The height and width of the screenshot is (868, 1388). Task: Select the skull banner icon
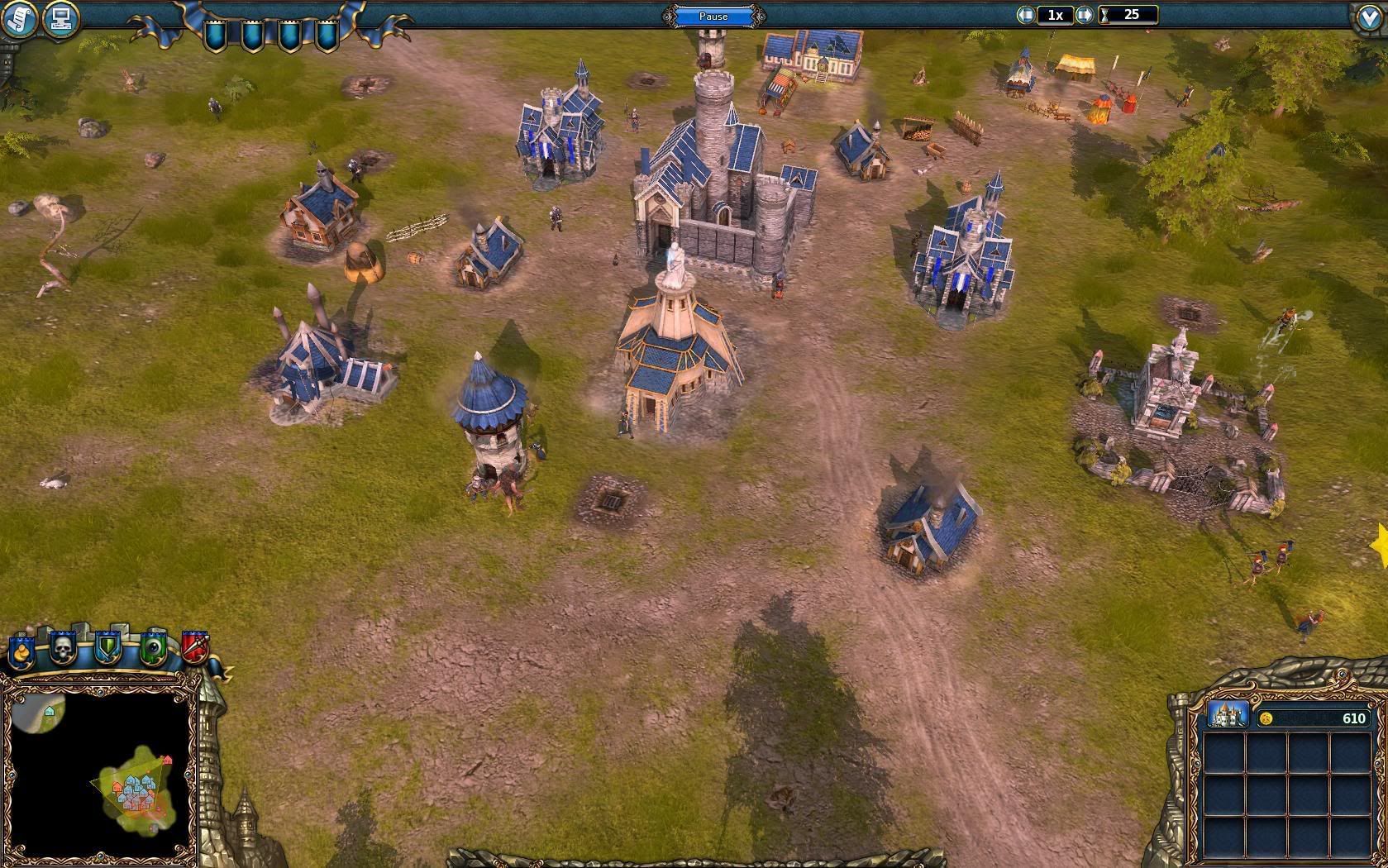tap(64, 649)
